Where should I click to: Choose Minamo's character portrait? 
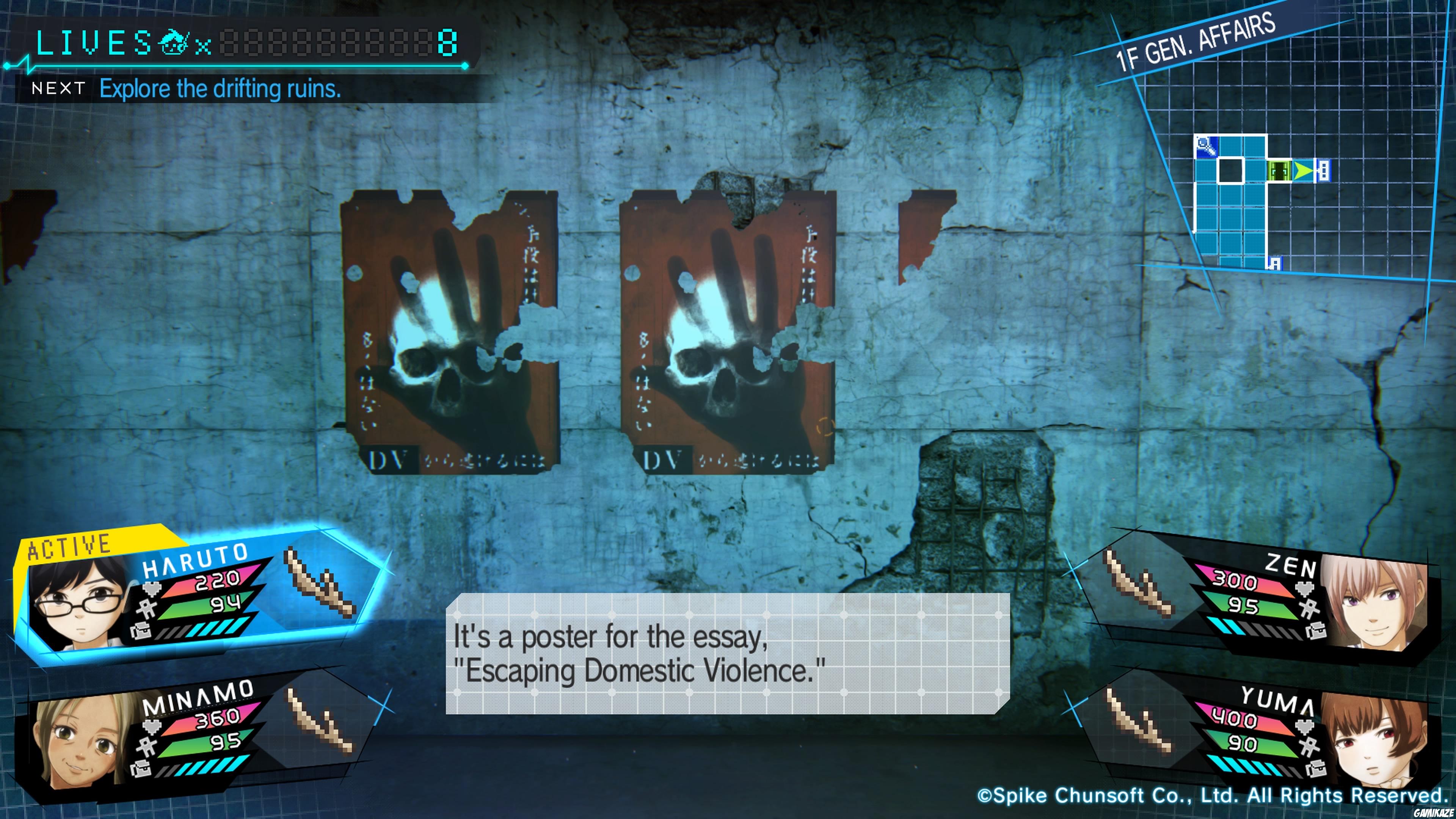[x=79, y=741]
